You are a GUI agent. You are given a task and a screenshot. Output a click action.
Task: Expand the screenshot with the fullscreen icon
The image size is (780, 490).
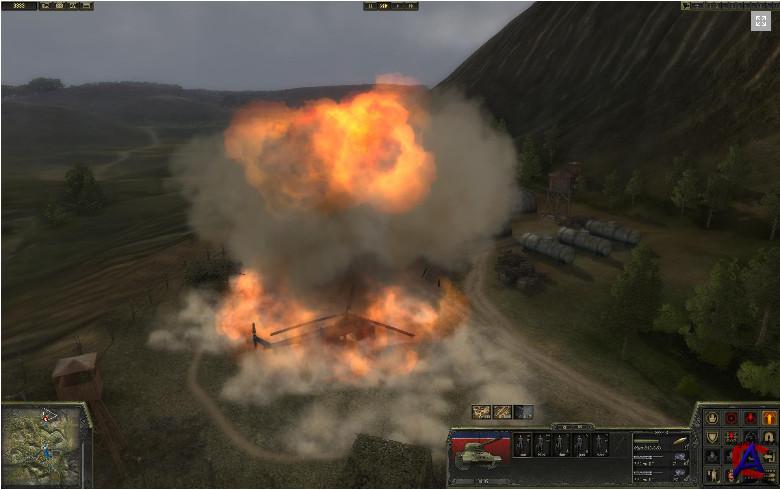(761, 21)
